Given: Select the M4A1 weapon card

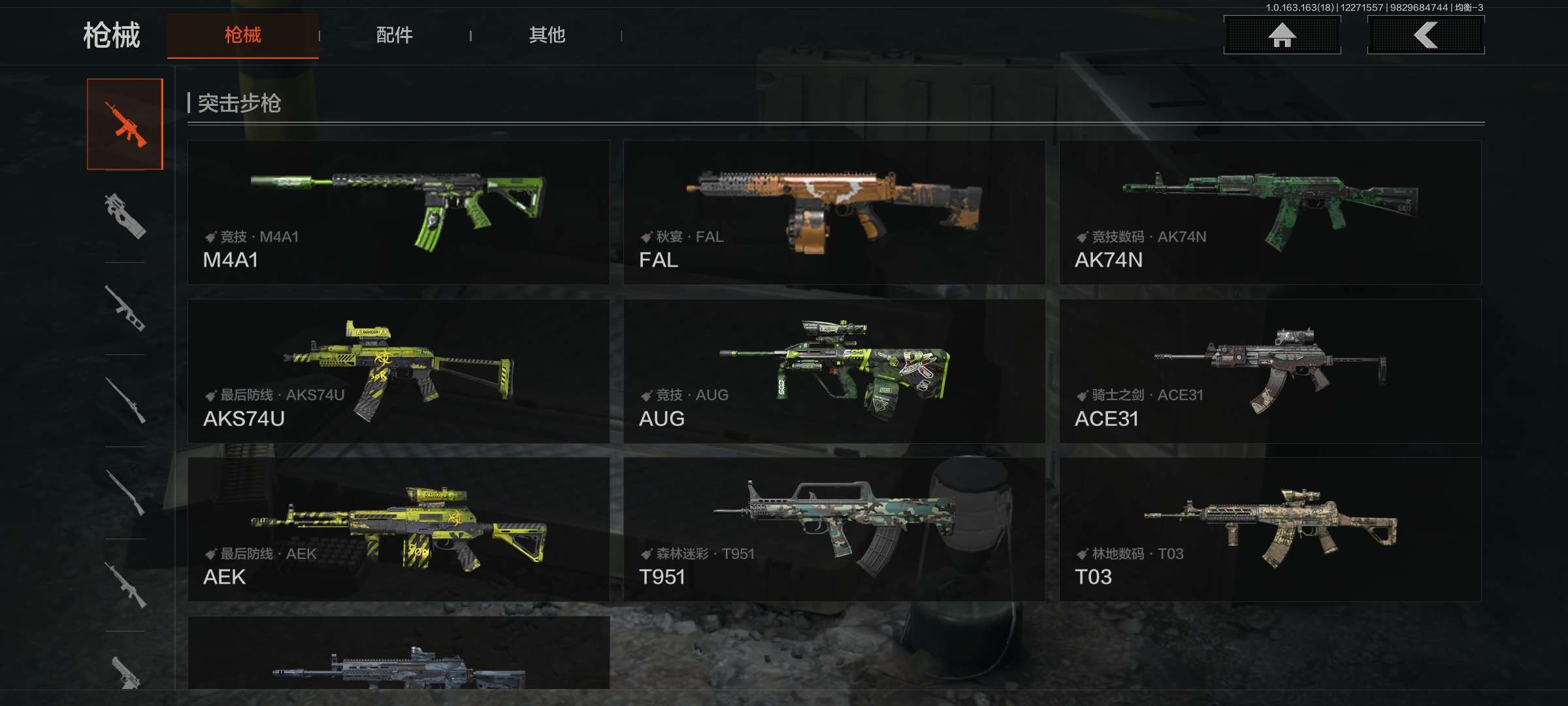Looking at the screenshot, I should click(399, 212).
